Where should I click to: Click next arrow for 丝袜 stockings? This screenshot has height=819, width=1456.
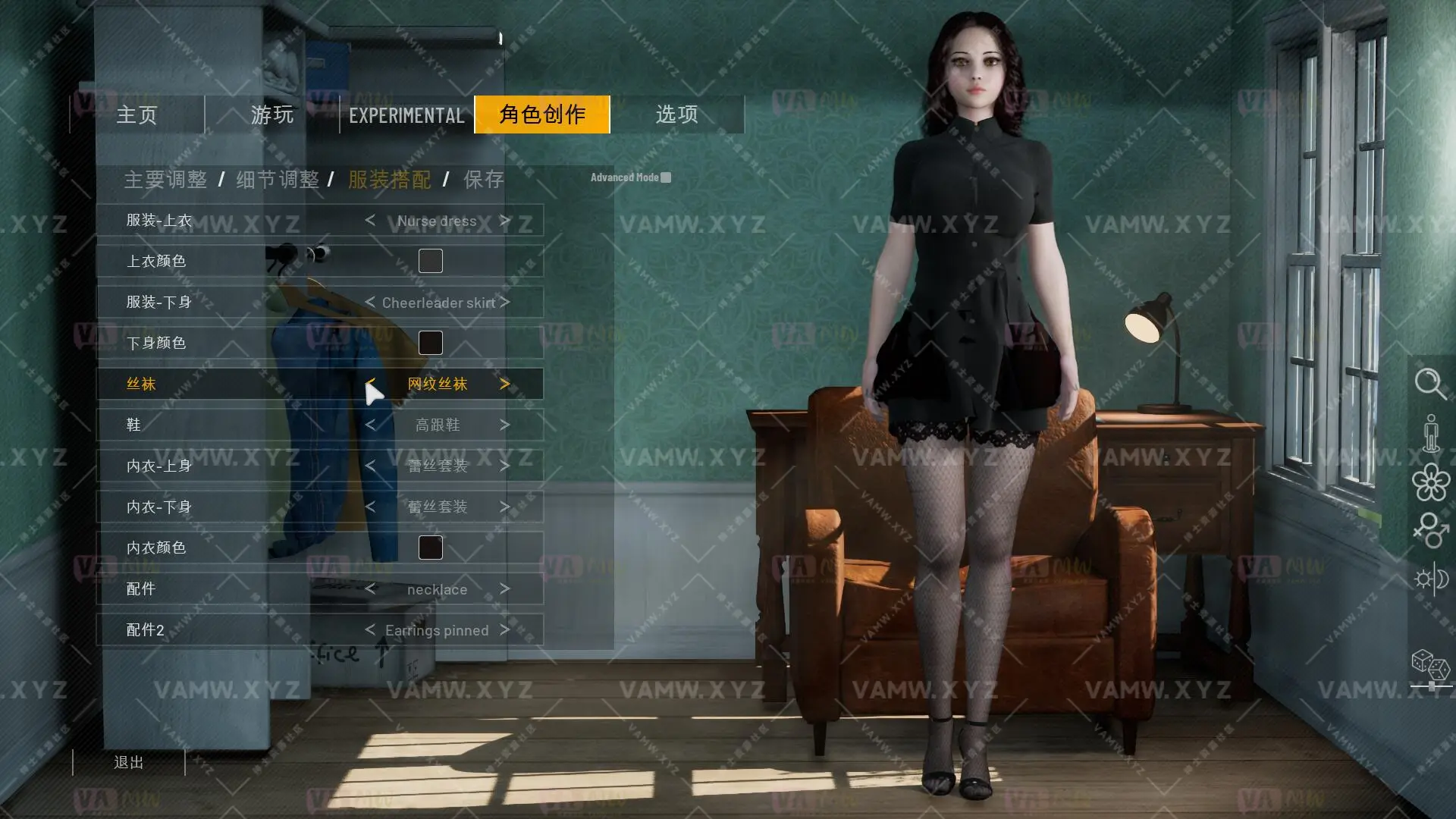[505, 384]
